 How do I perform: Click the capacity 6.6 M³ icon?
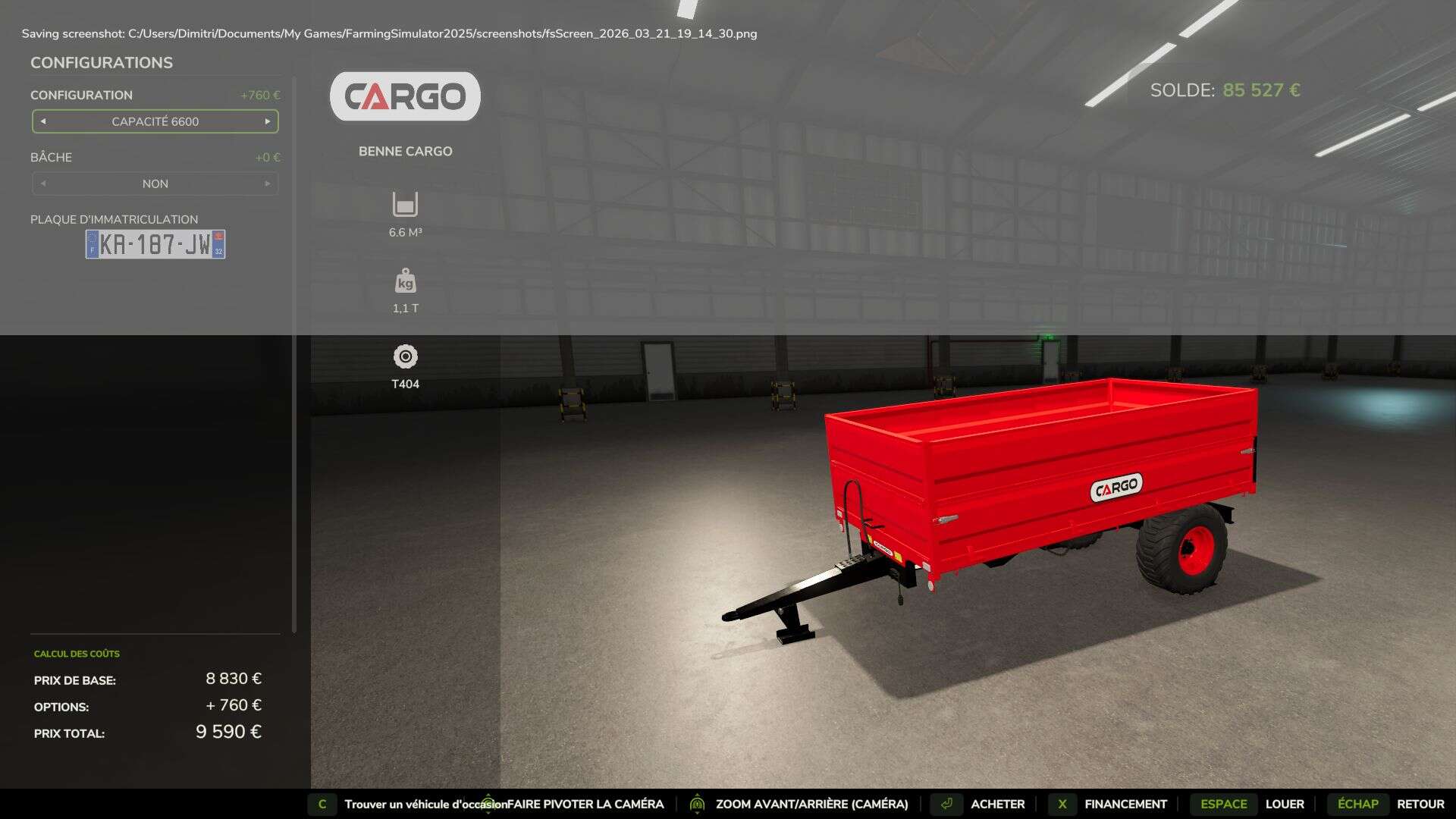pyautogui.click(x=405, y=203)
